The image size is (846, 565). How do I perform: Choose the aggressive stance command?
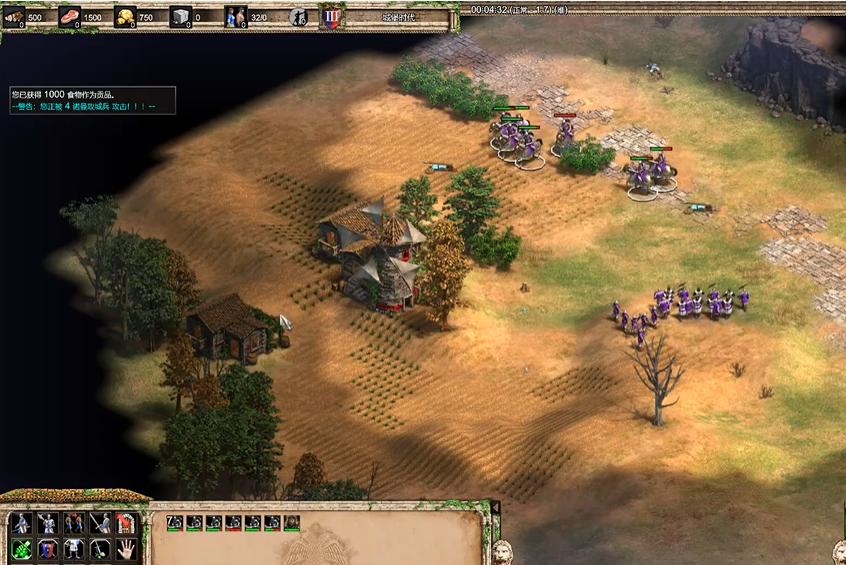click(x=22, y=523)
